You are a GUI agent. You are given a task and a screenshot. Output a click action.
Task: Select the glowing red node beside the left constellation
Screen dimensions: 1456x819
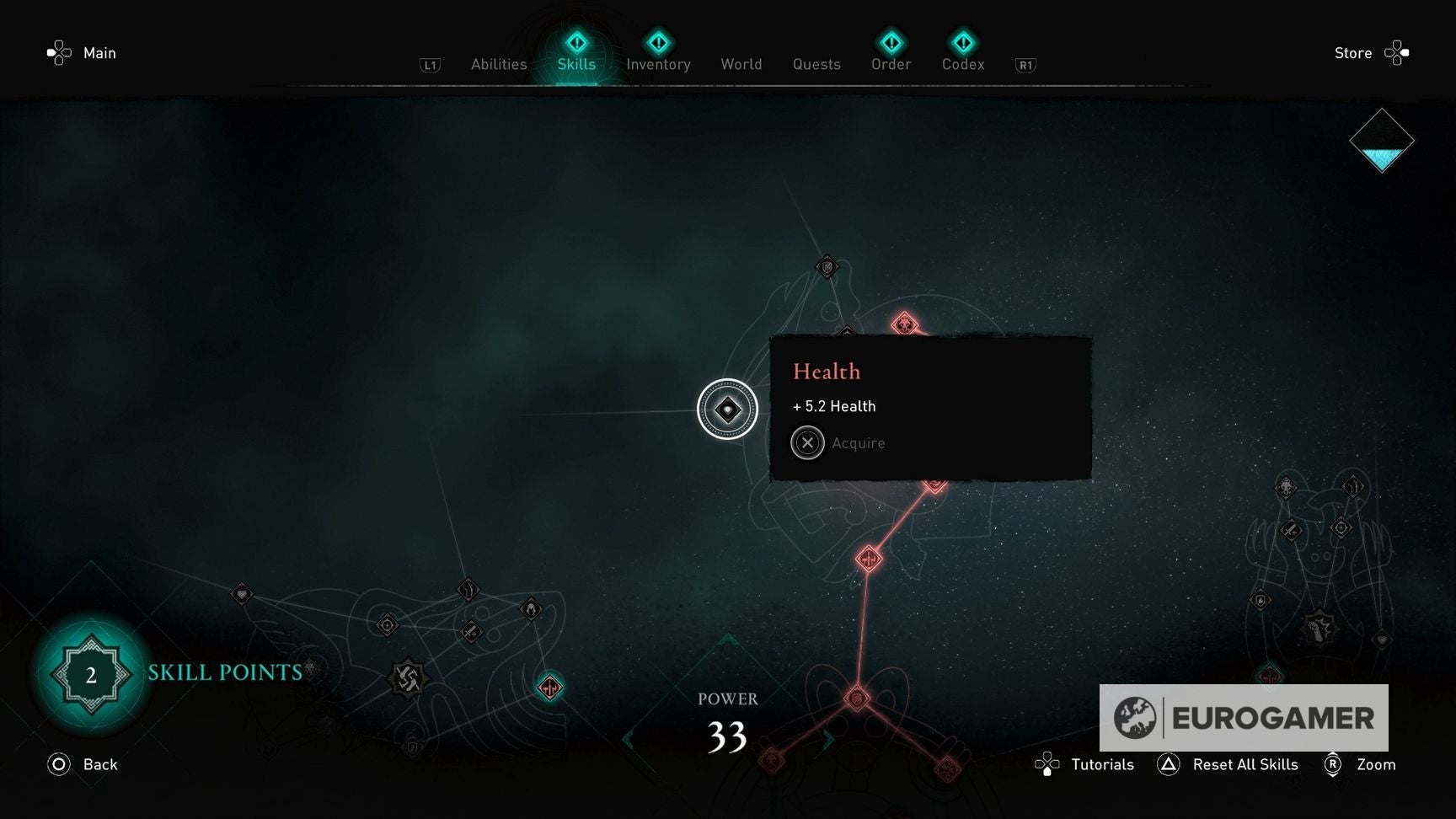coord(550,687)
